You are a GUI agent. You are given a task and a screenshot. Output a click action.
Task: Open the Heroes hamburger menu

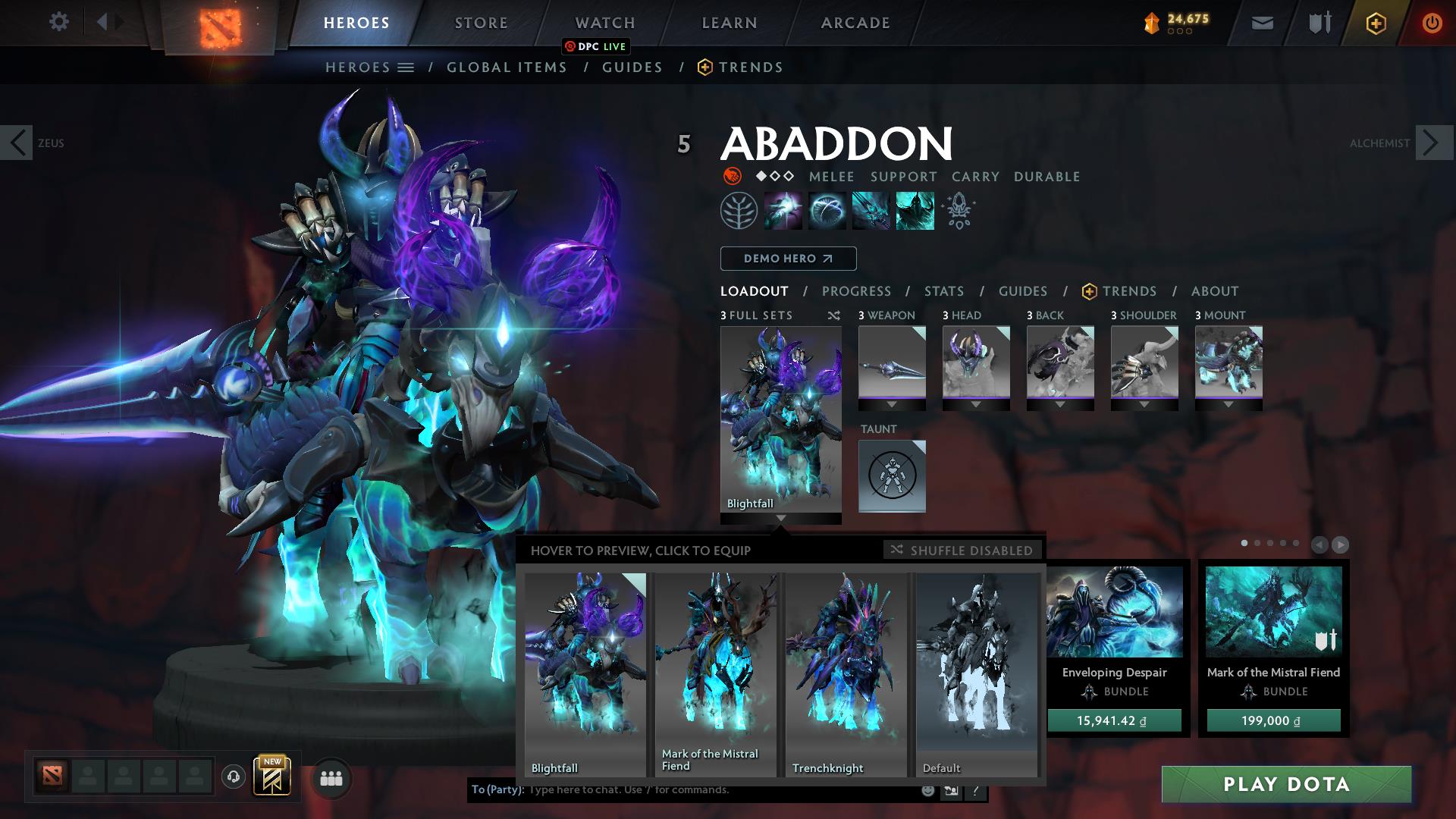point(405,67)
